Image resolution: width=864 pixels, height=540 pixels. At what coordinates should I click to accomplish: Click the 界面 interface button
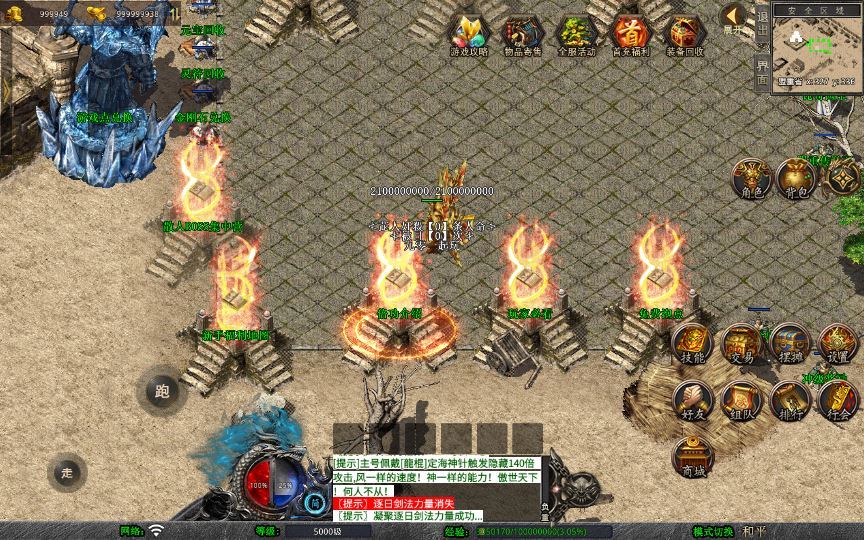762,72
